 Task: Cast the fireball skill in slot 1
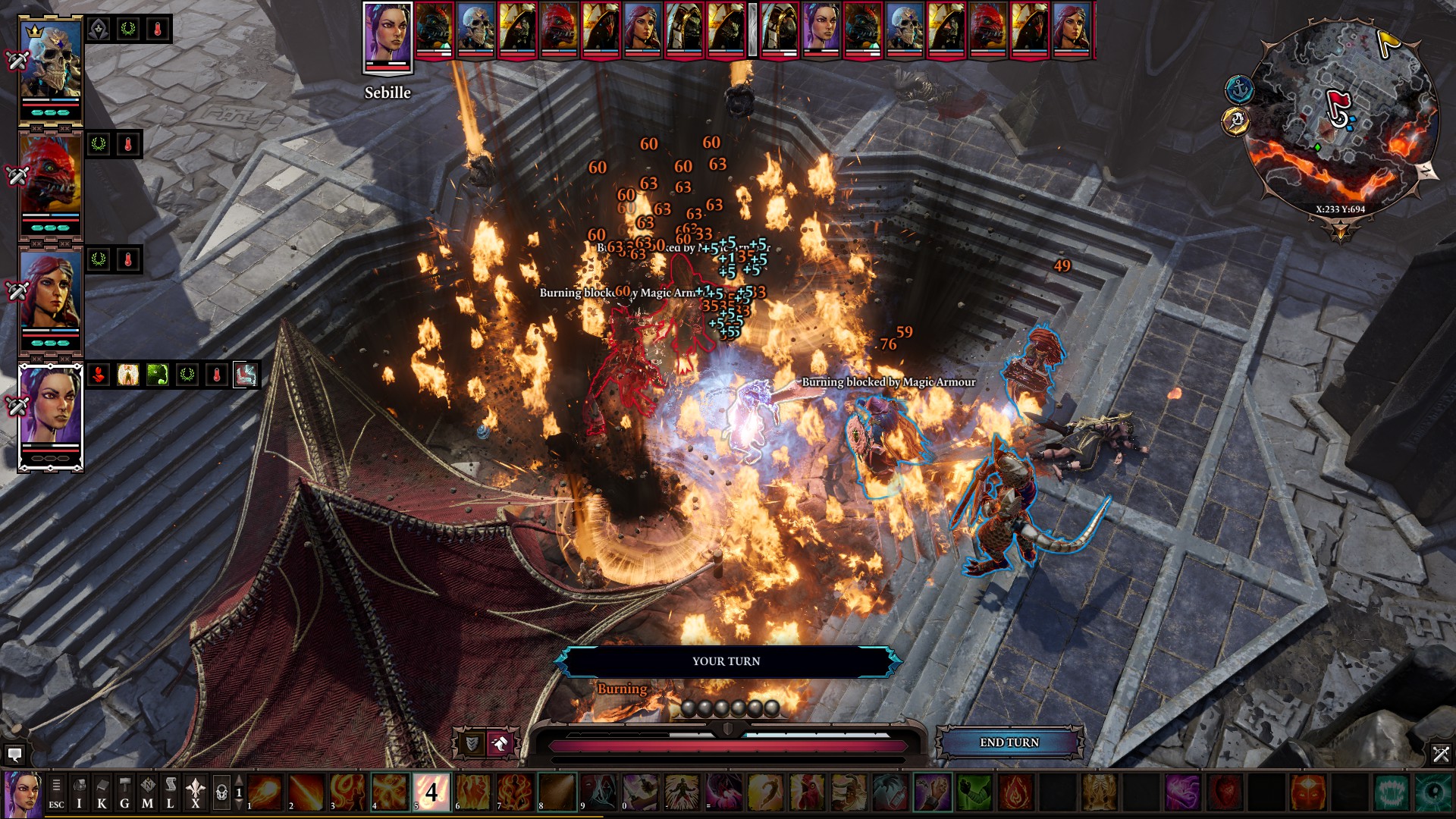pos(265,792)
